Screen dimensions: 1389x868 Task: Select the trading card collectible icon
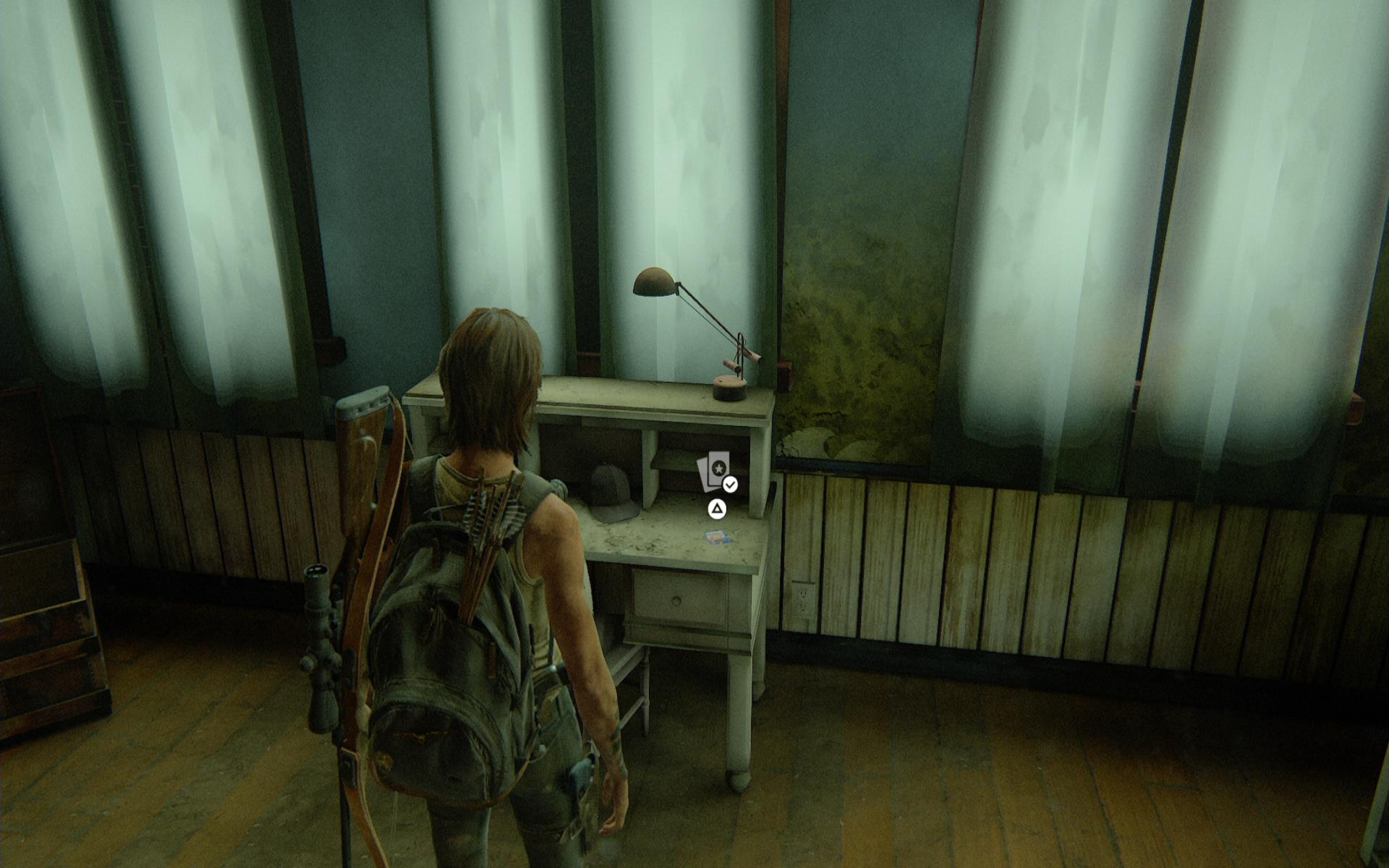(714, 472)
